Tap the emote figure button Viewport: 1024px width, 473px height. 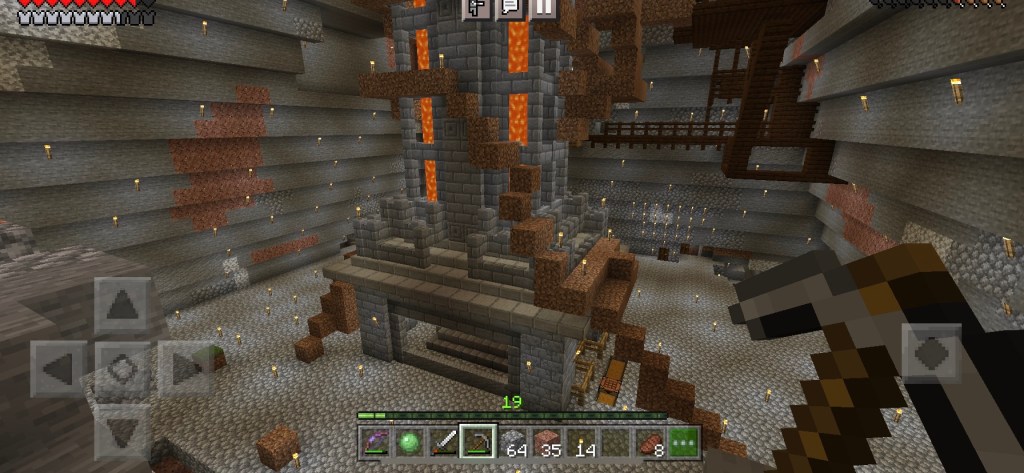click(x=478, y=8)
